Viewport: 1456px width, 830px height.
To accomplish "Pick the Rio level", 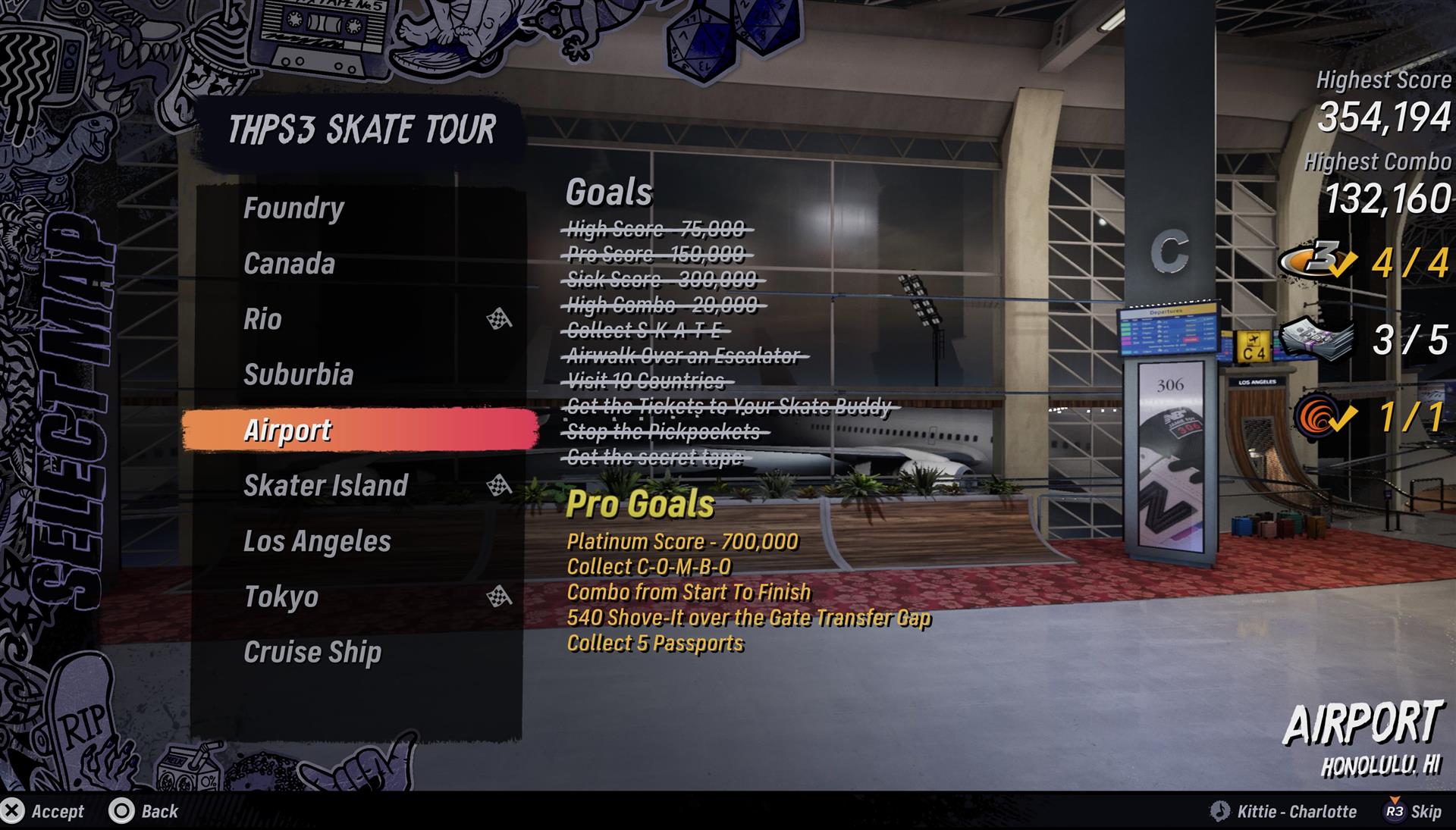I will [x=262, y=319].
